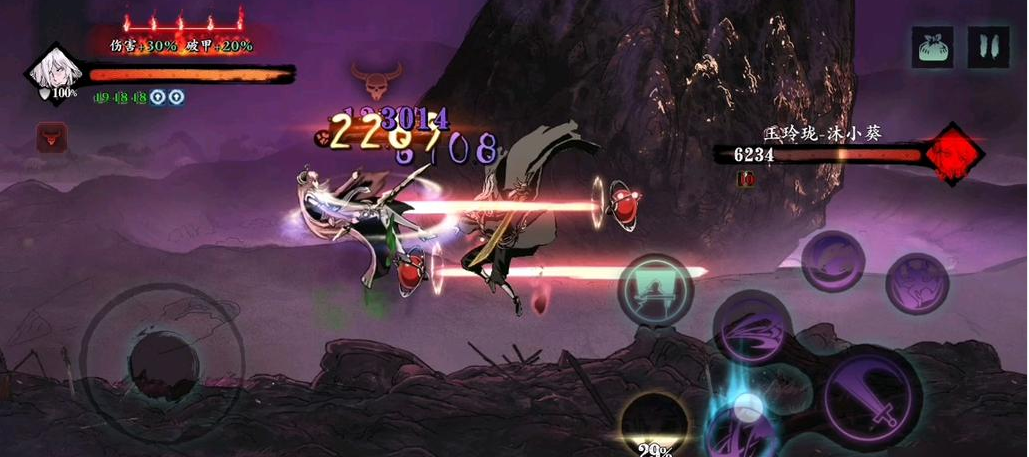The image size is (1029, 457).
Task: Tap the red diamond boss portrait
Action: [953, 153]
